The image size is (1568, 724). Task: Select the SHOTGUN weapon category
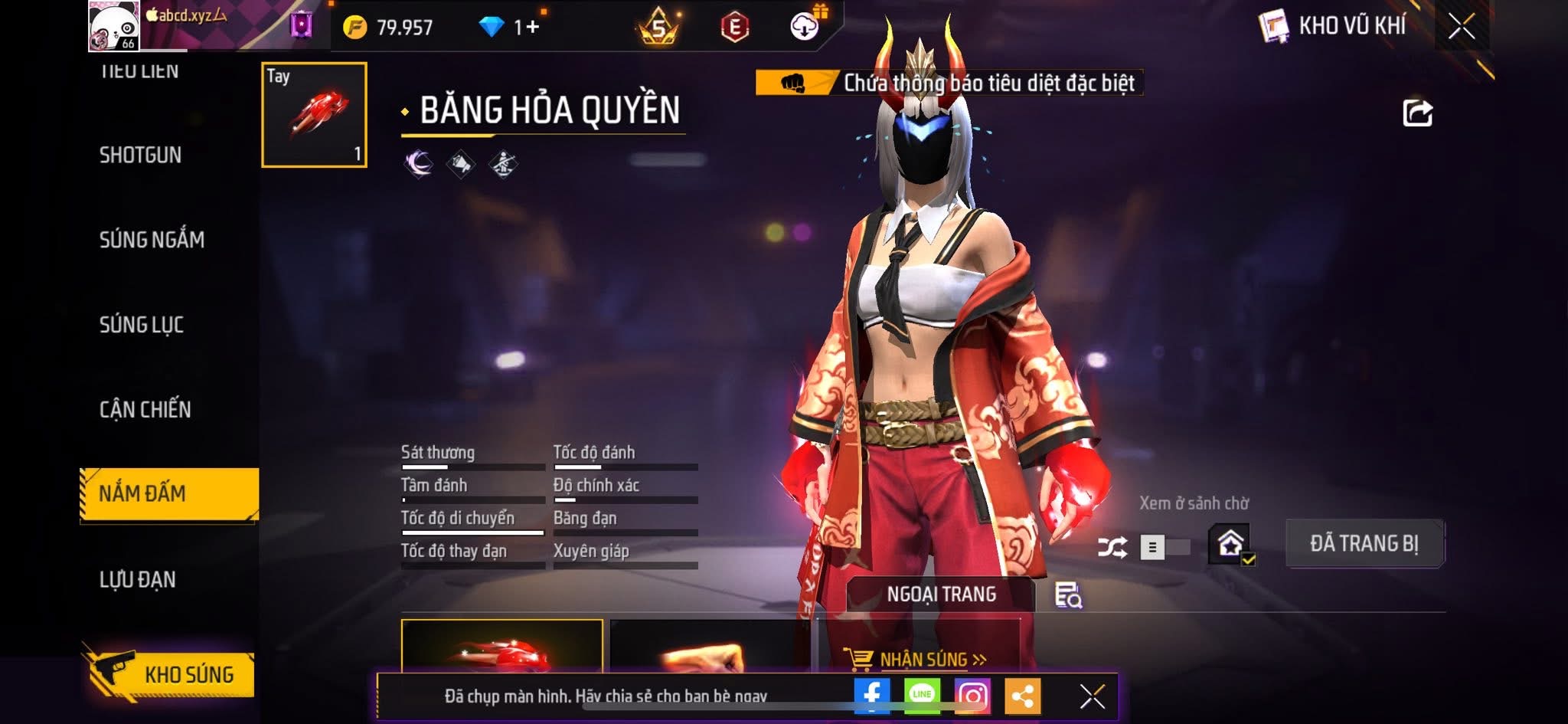(140, 155)
